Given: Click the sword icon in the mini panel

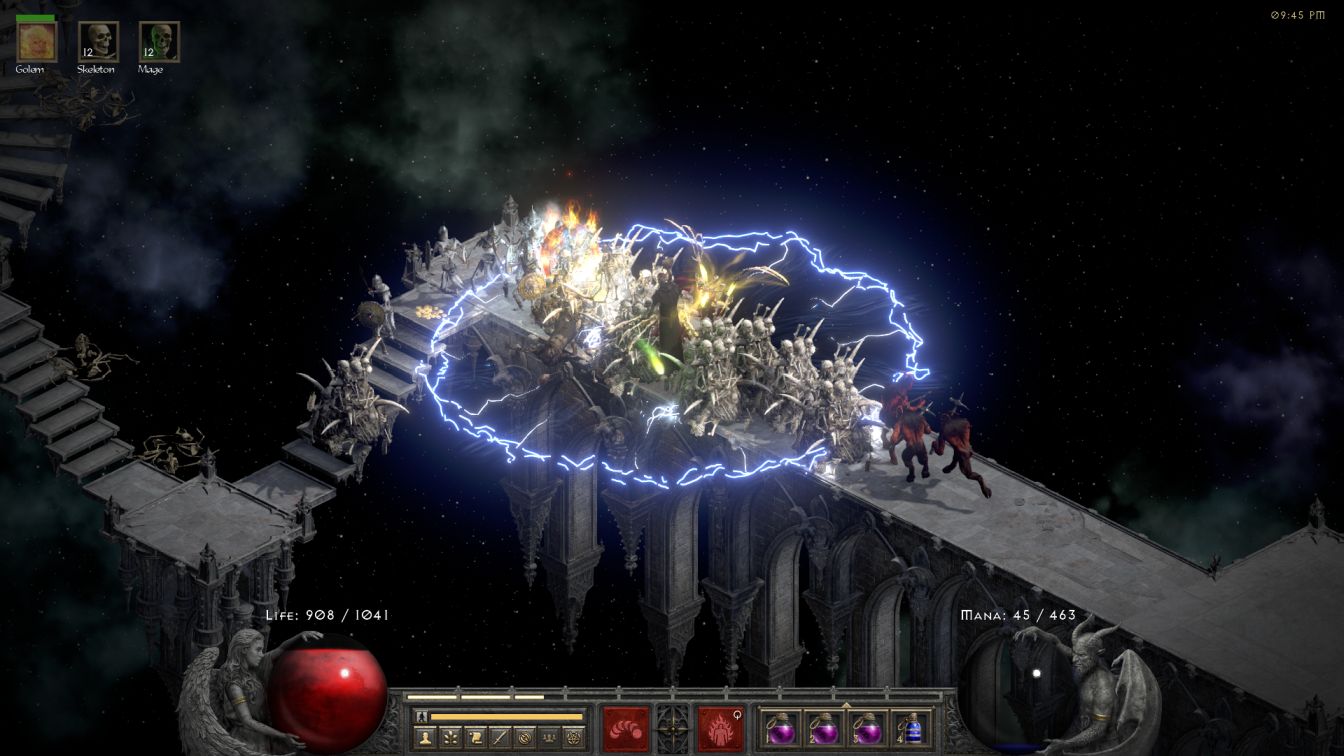Looking at the screenshot, I should 500,738.
